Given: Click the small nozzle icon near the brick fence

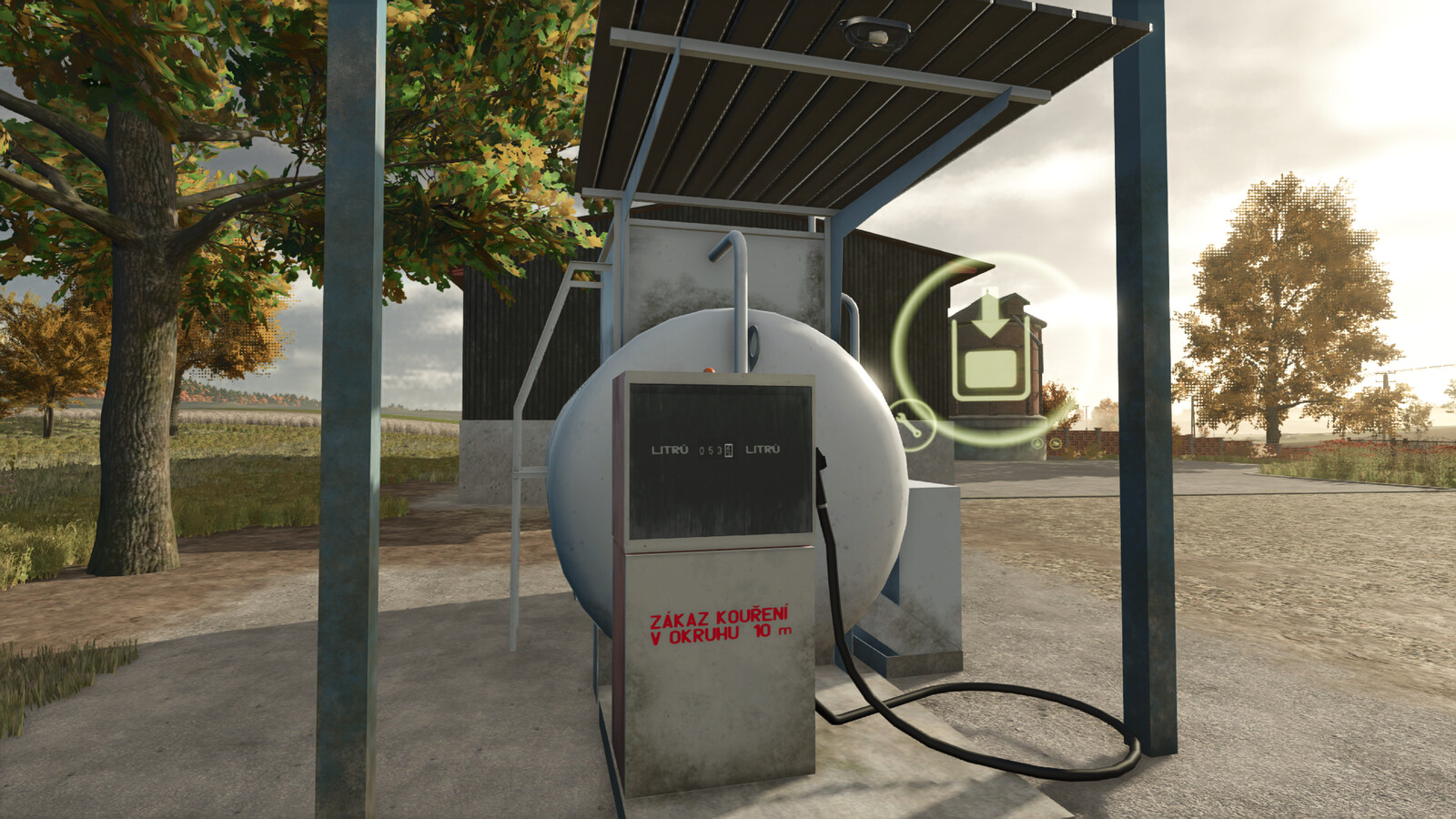Looking at the screenshot, I should [1056, 443].
